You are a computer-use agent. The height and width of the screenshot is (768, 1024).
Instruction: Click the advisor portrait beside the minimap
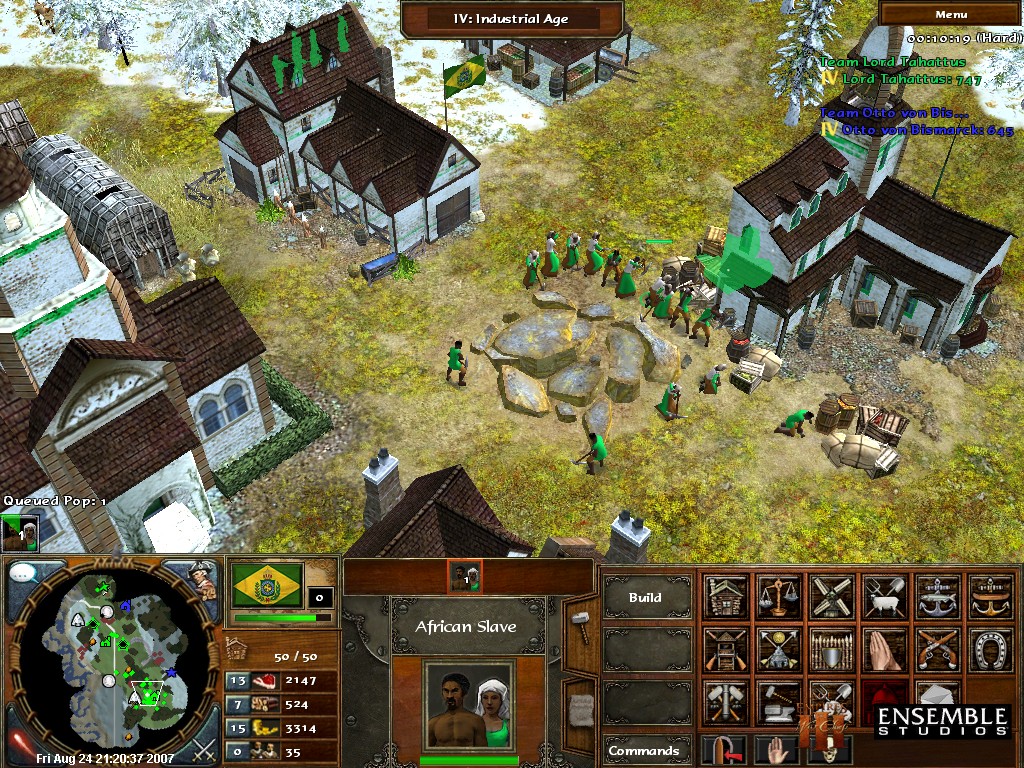(x=203, y=579)
